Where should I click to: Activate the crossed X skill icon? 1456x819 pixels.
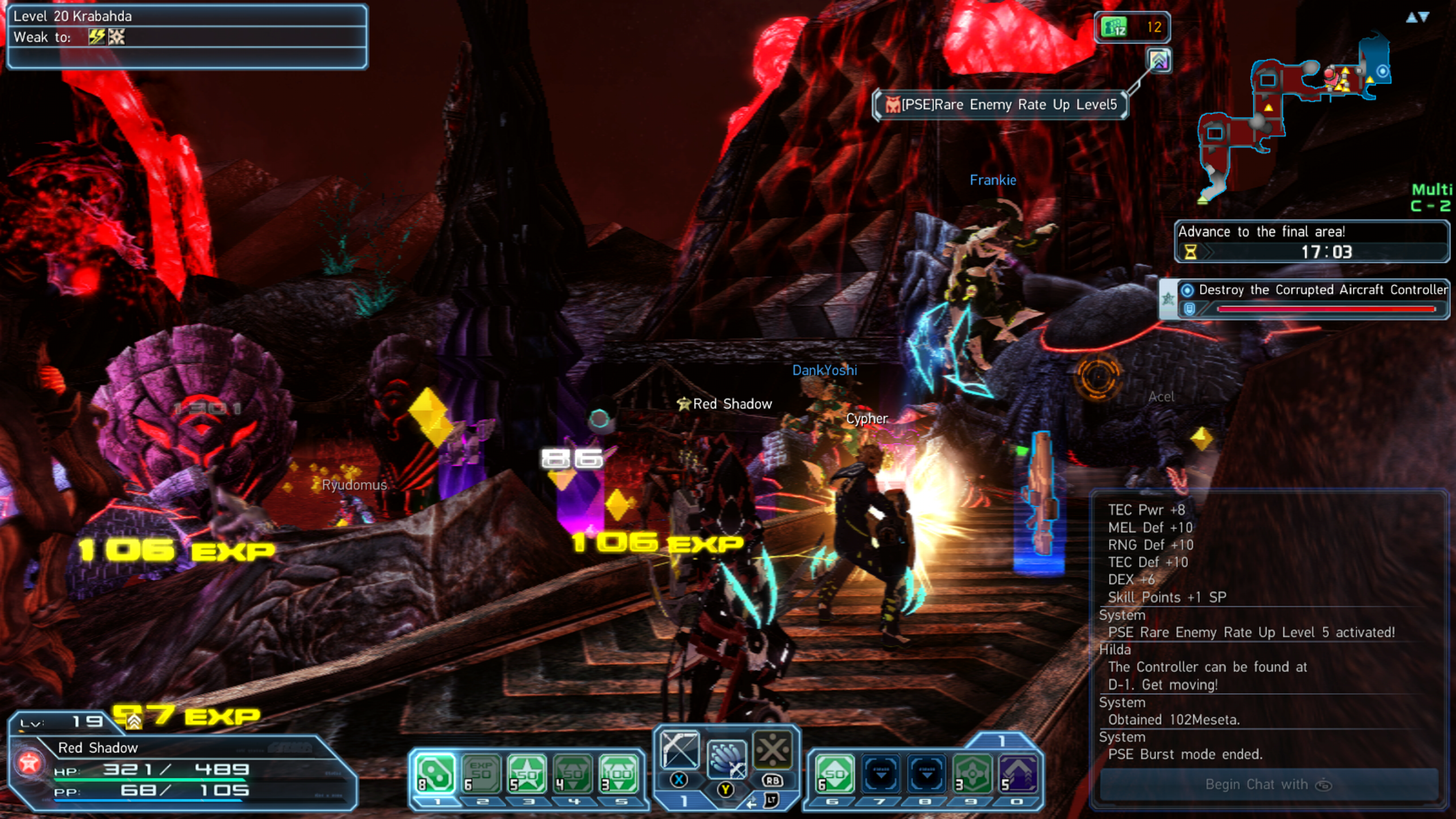coord(772,750)
